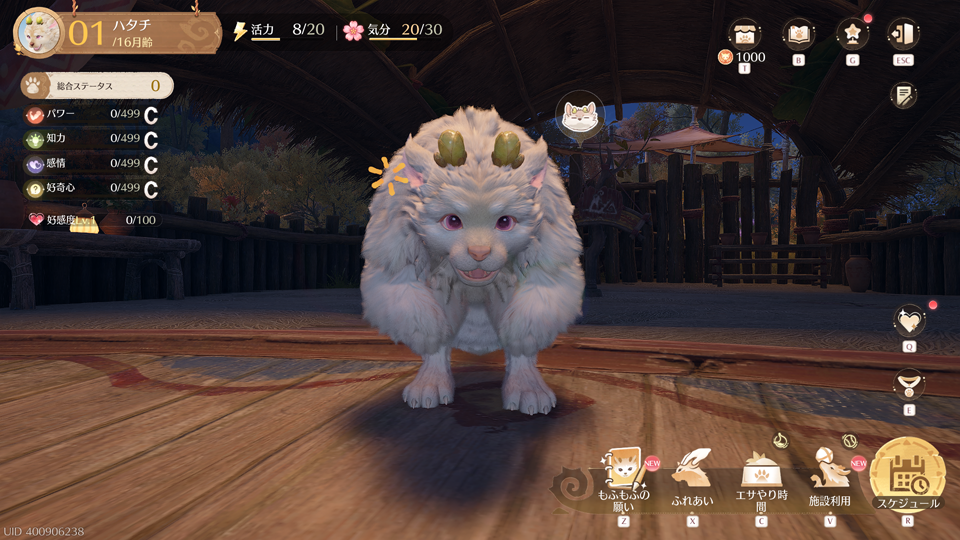
Task: Open the paw-print book journal
Action: tap(798, 34)
